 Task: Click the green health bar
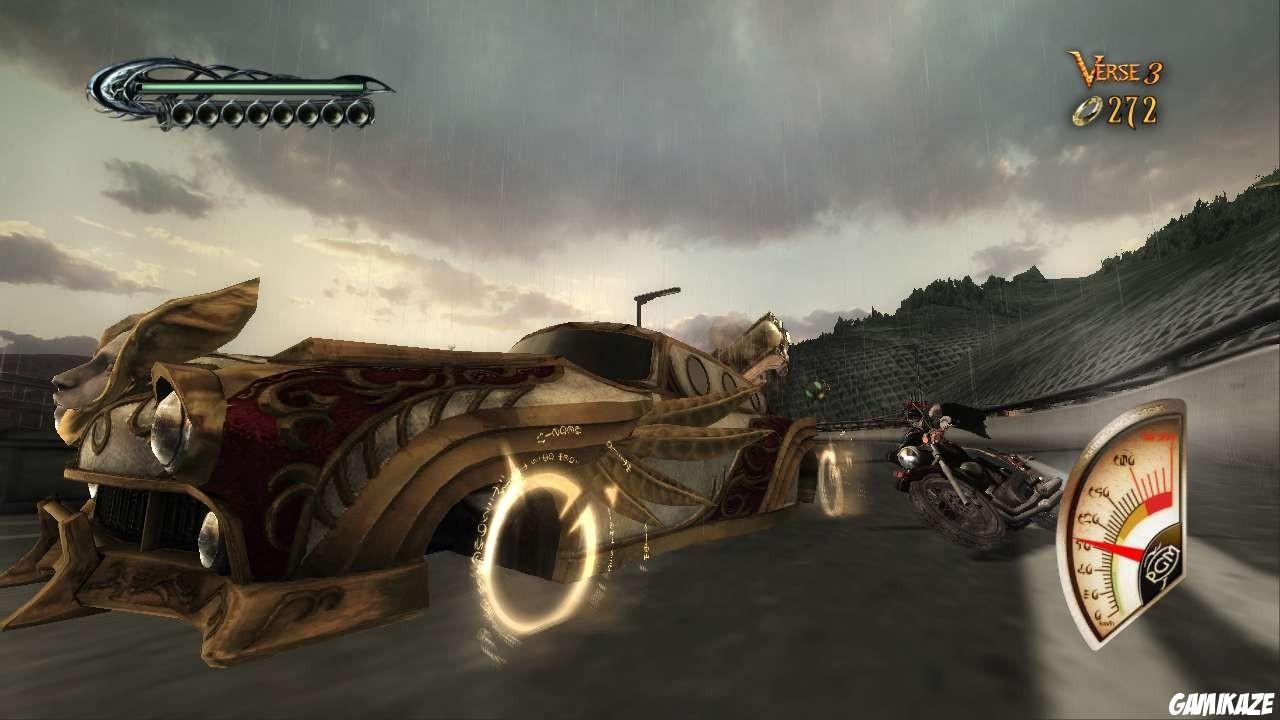point(250,86)
